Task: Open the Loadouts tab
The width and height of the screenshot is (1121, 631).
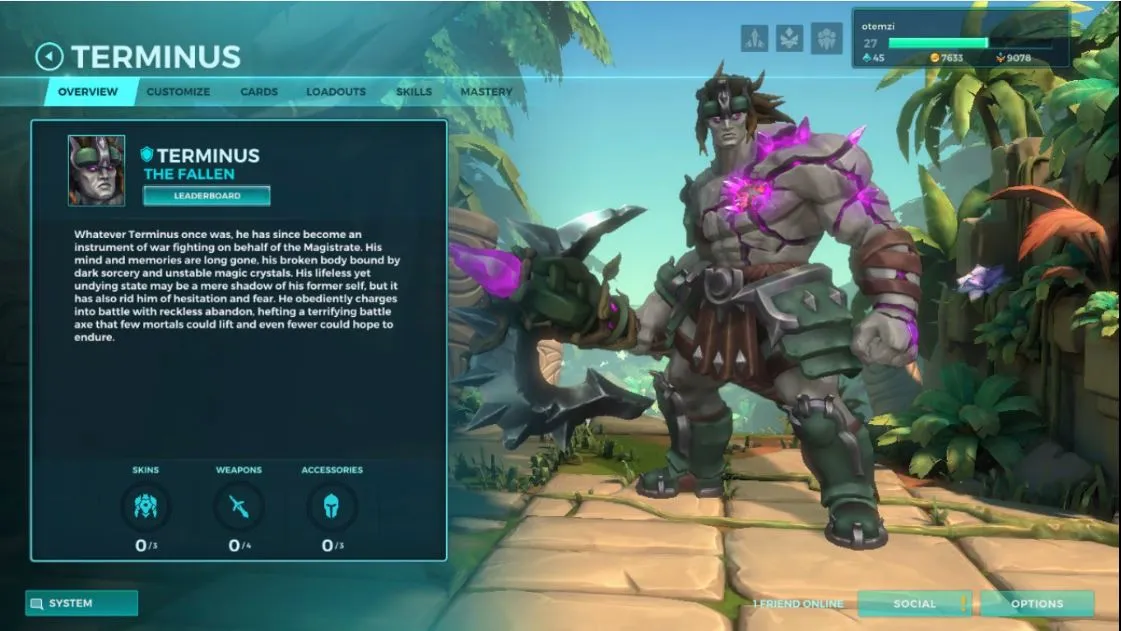Action: pyautogui.click(x=336, y=92)
